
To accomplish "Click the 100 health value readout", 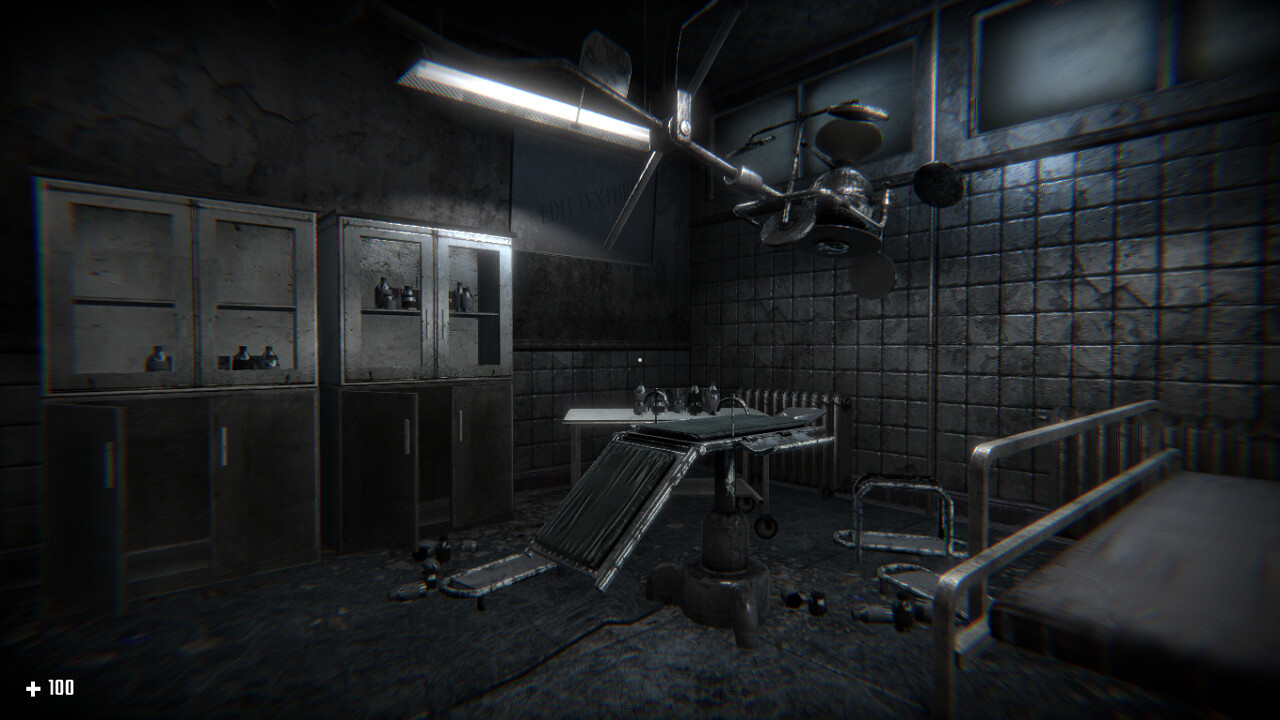I will pos(62,688).
